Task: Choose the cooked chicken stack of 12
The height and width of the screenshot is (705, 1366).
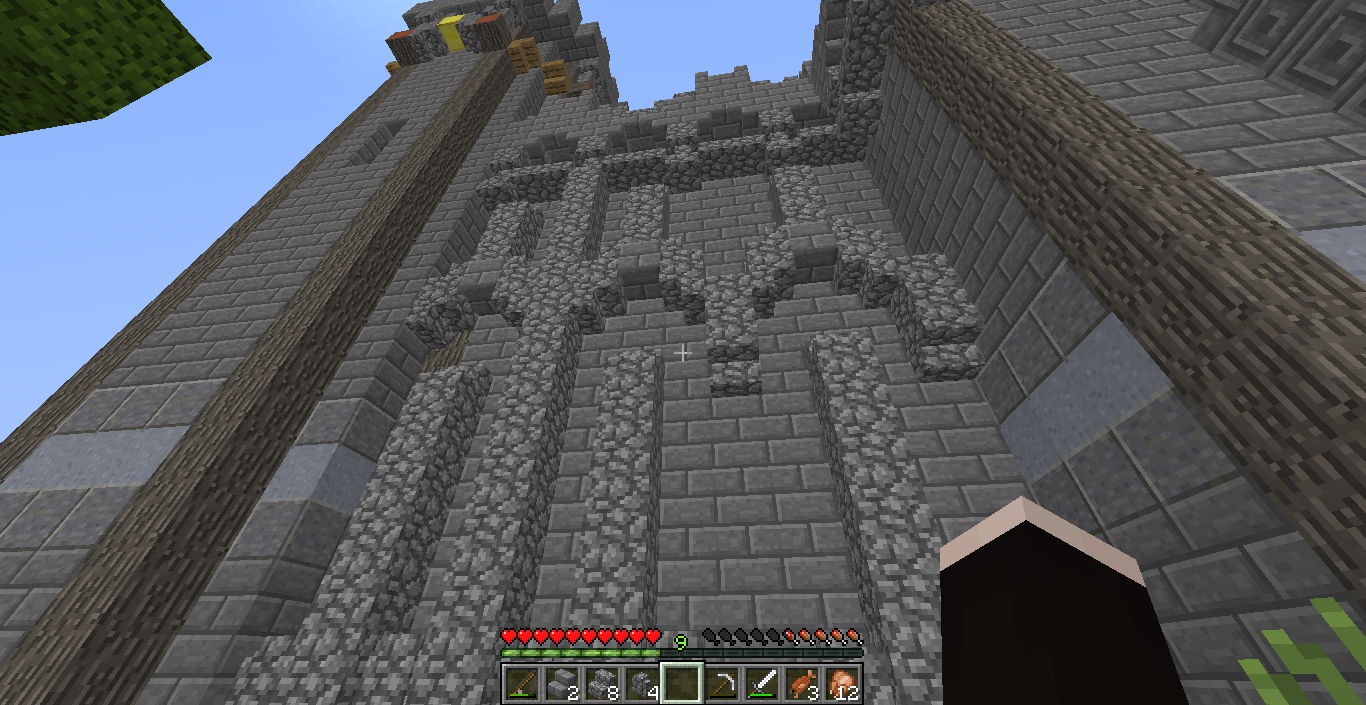Action: (841, 684)
